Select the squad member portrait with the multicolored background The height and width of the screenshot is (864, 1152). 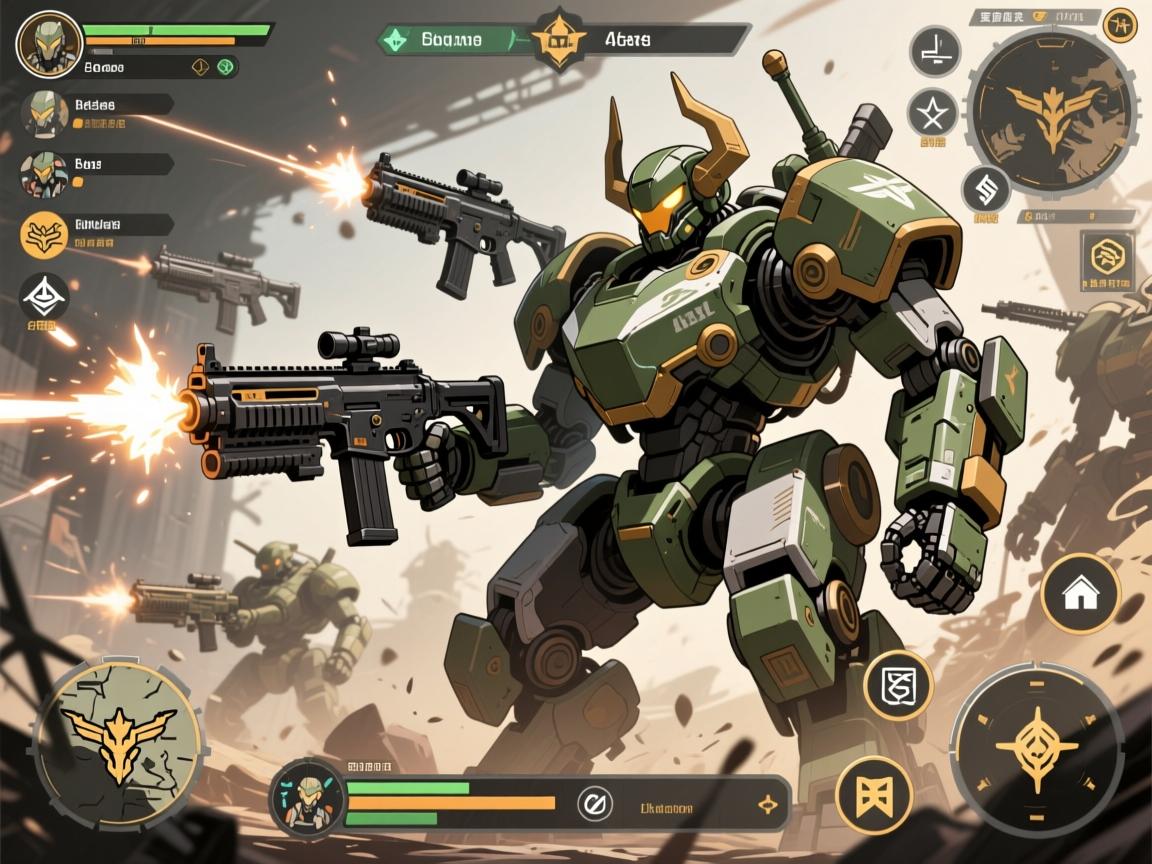coord(43,172)
